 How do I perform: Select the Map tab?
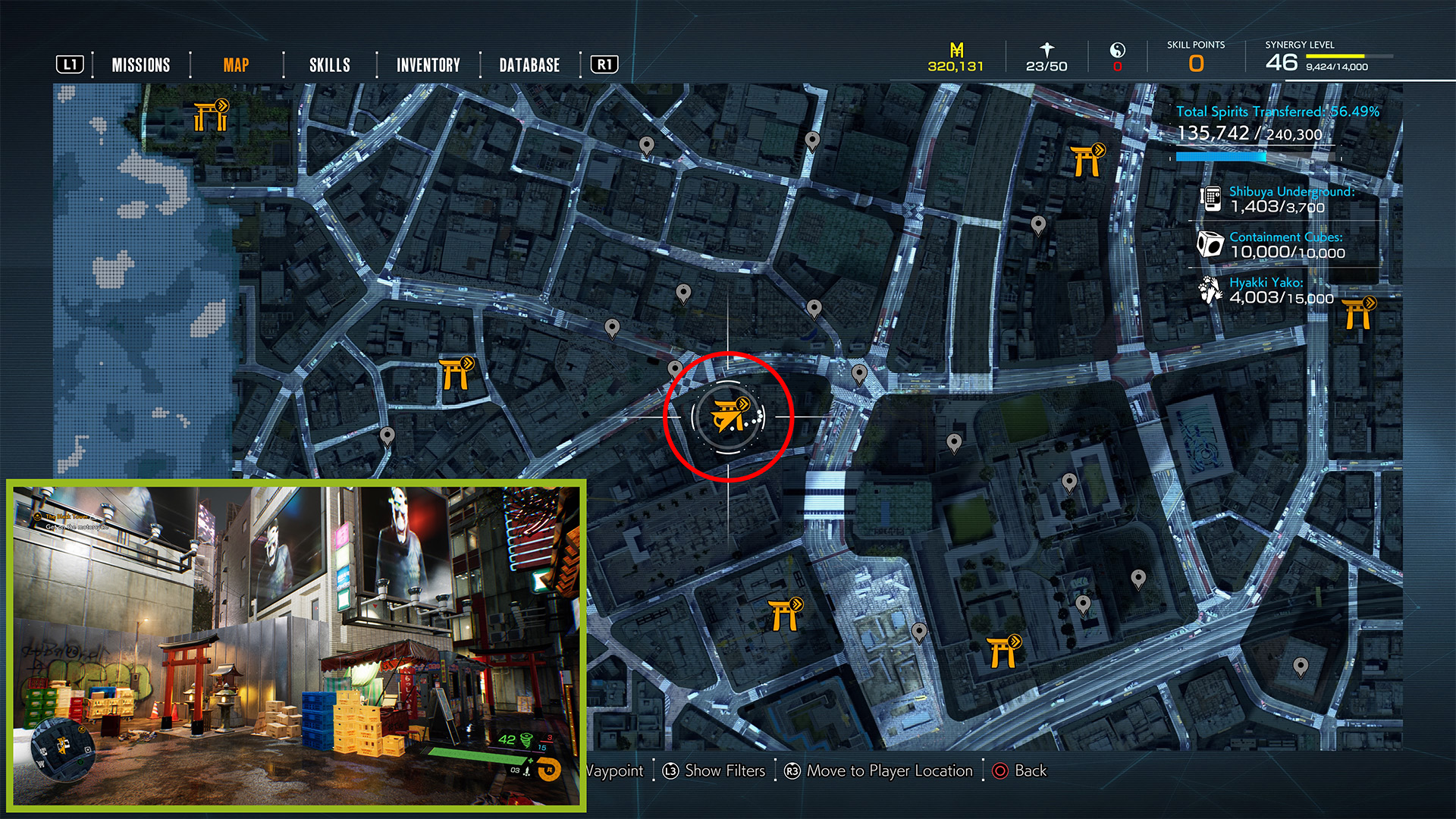point(236,65)
